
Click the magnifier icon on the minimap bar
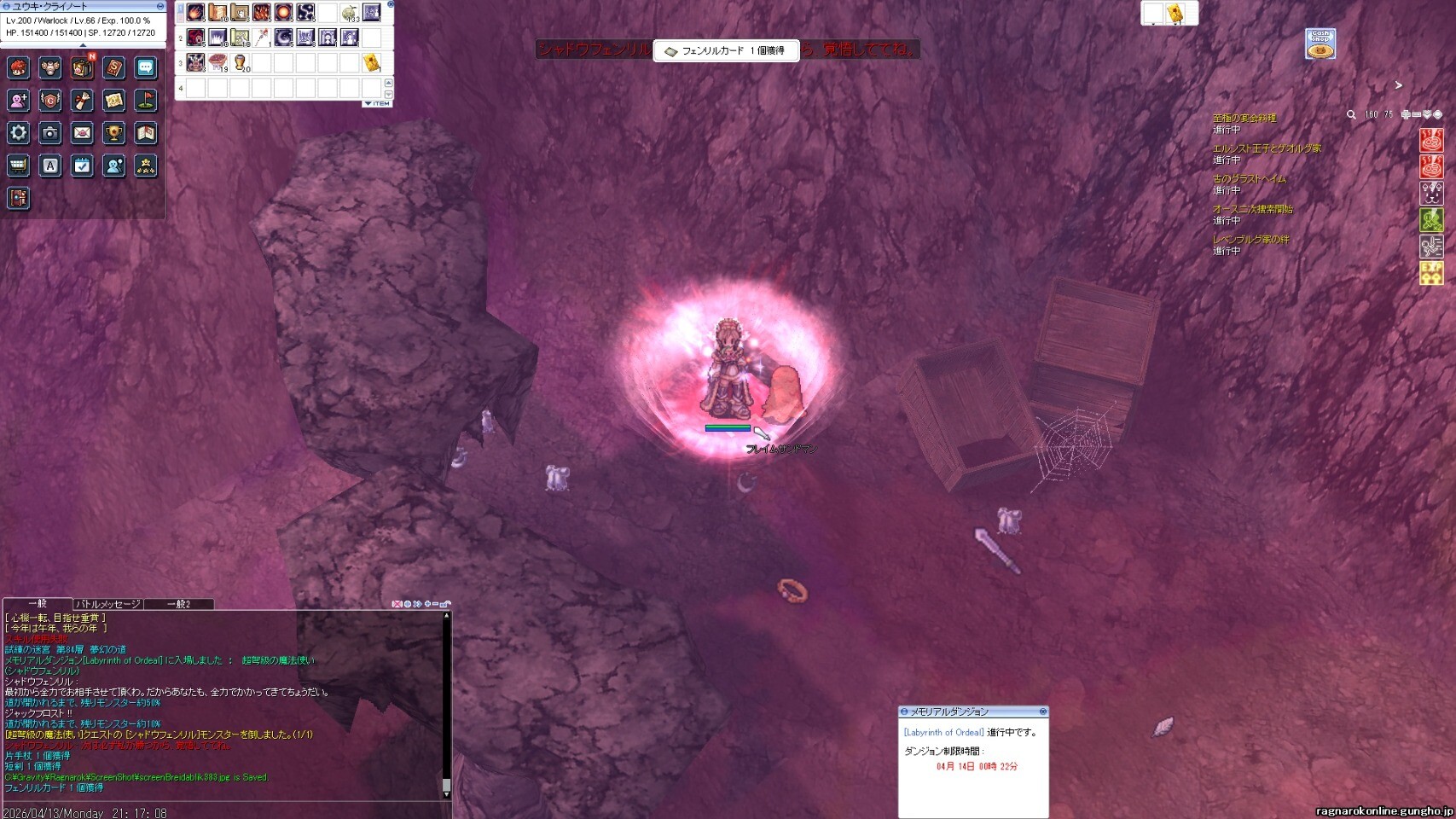point(1351,114)
